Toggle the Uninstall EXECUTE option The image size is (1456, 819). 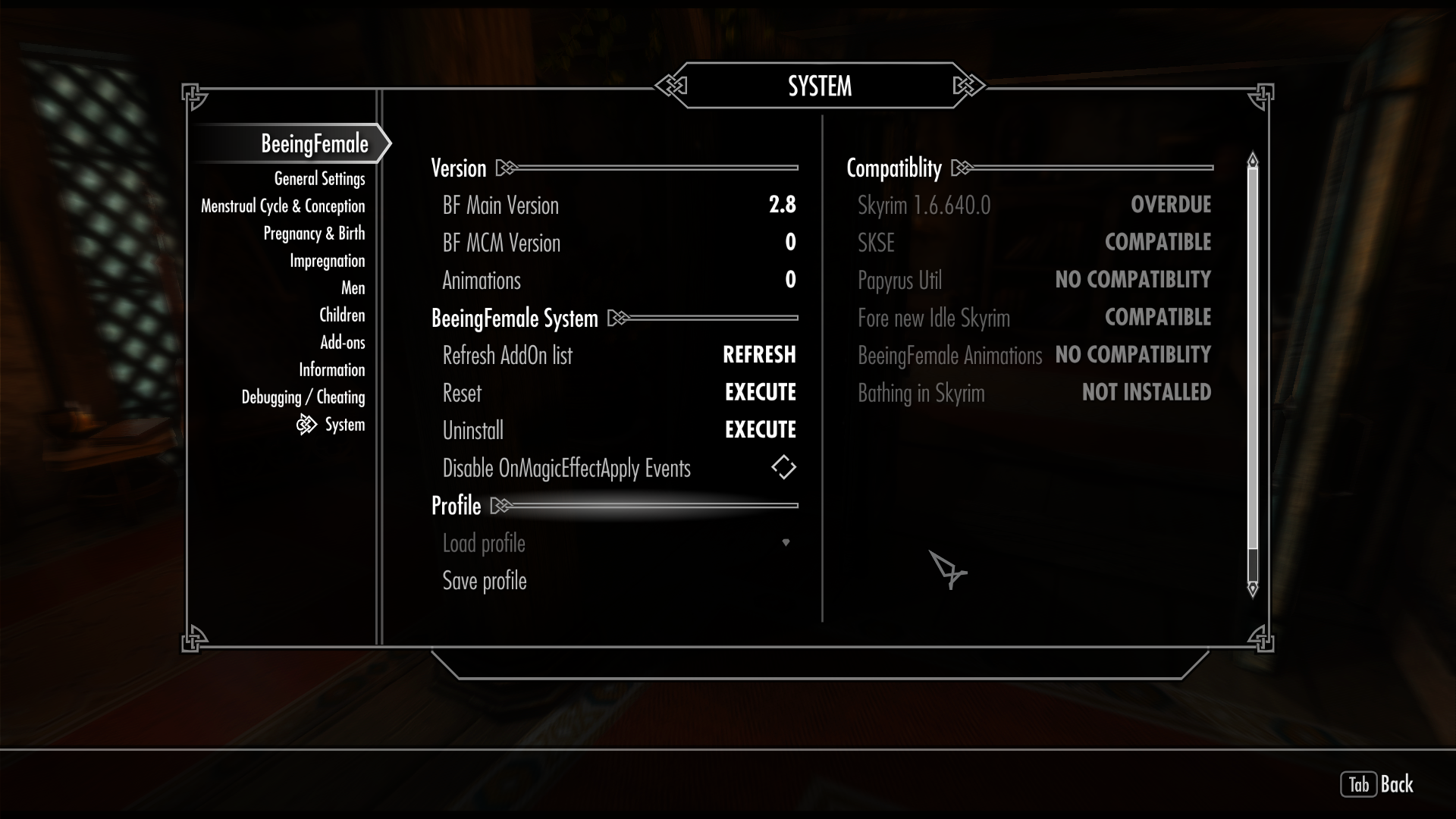[x=760, y=429]
